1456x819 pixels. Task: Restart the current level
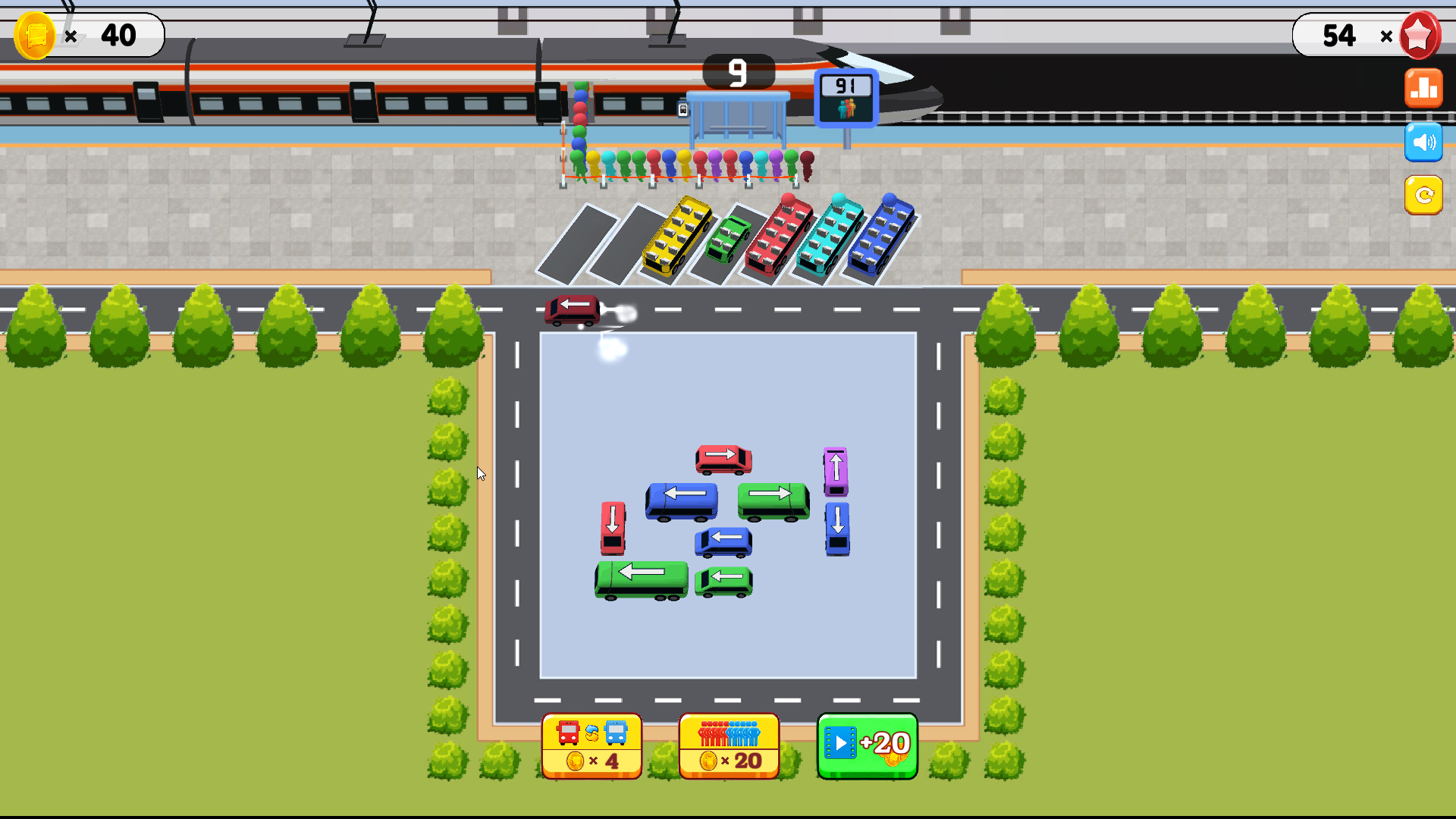pos(1423,196)
